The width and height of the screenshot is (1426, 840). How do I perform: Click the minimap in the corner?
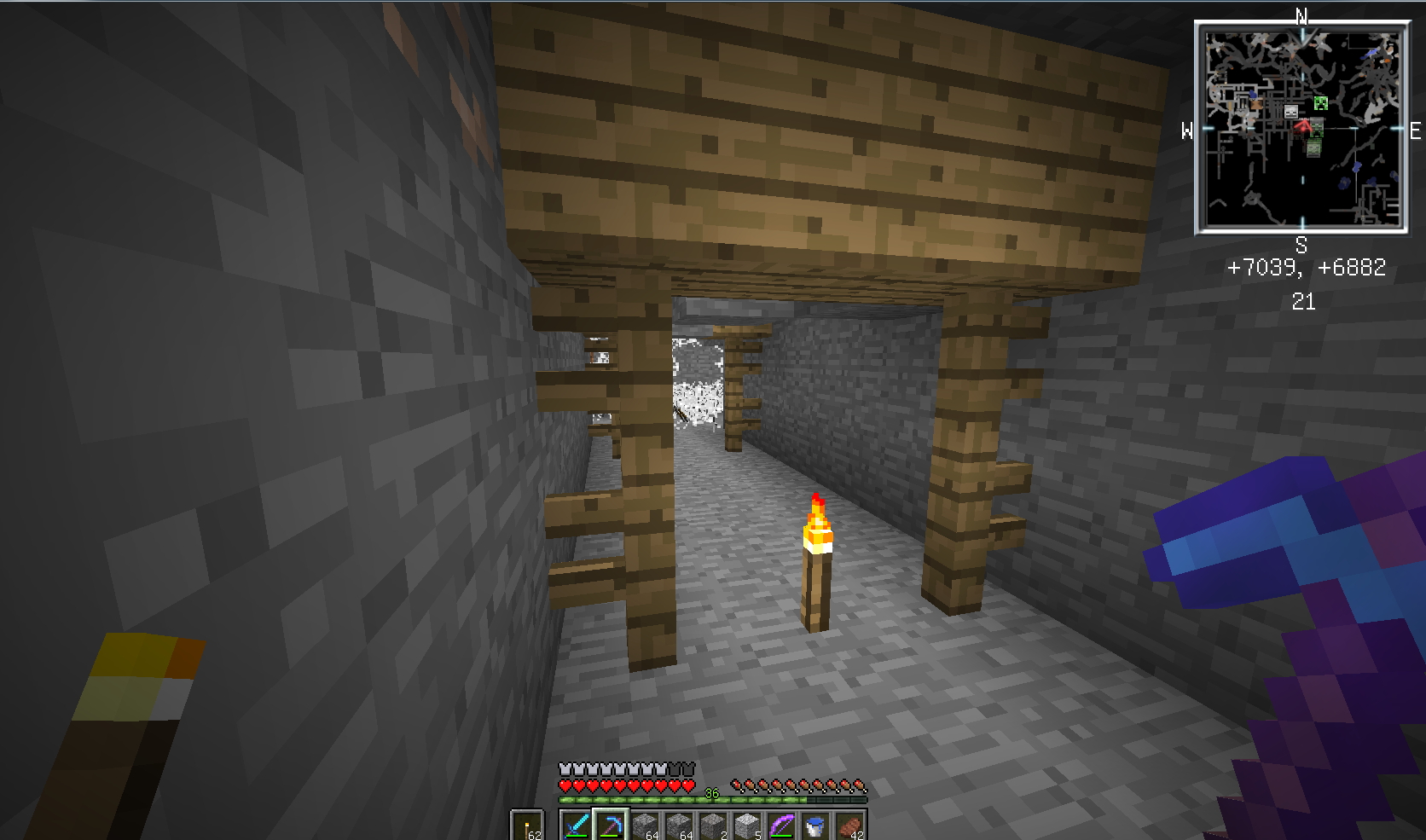coord(1301,128)
